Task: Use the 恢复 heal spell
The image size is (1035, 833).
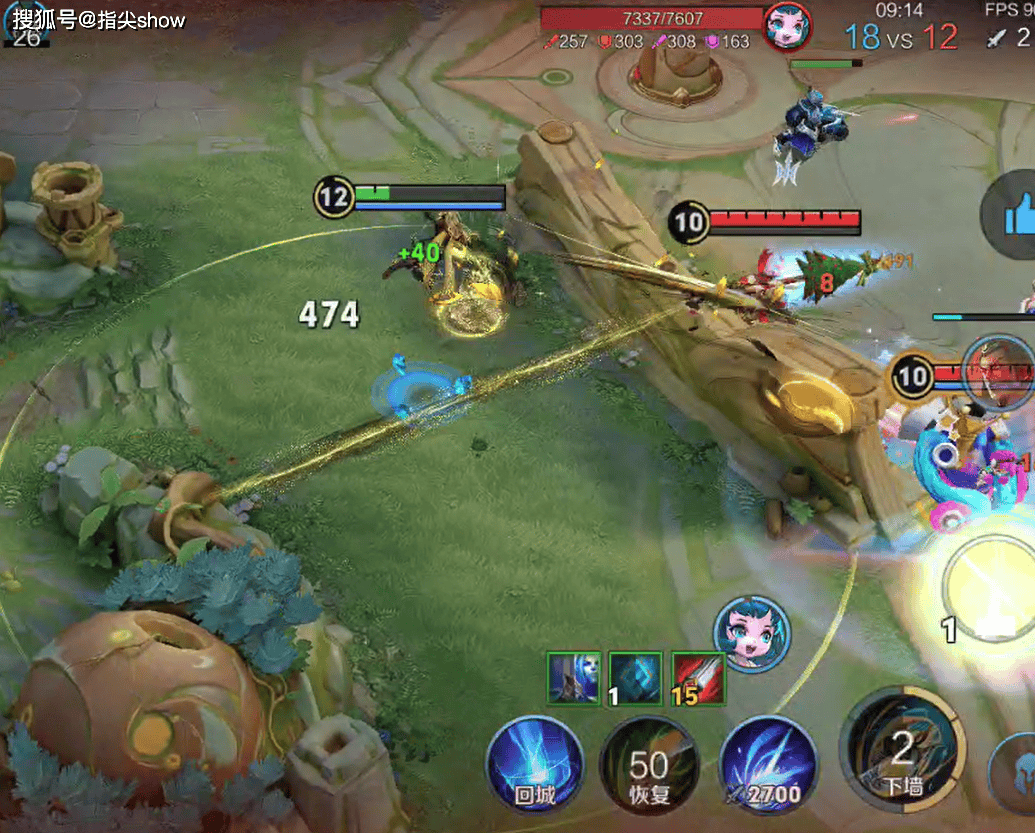Action: [648, 767]
